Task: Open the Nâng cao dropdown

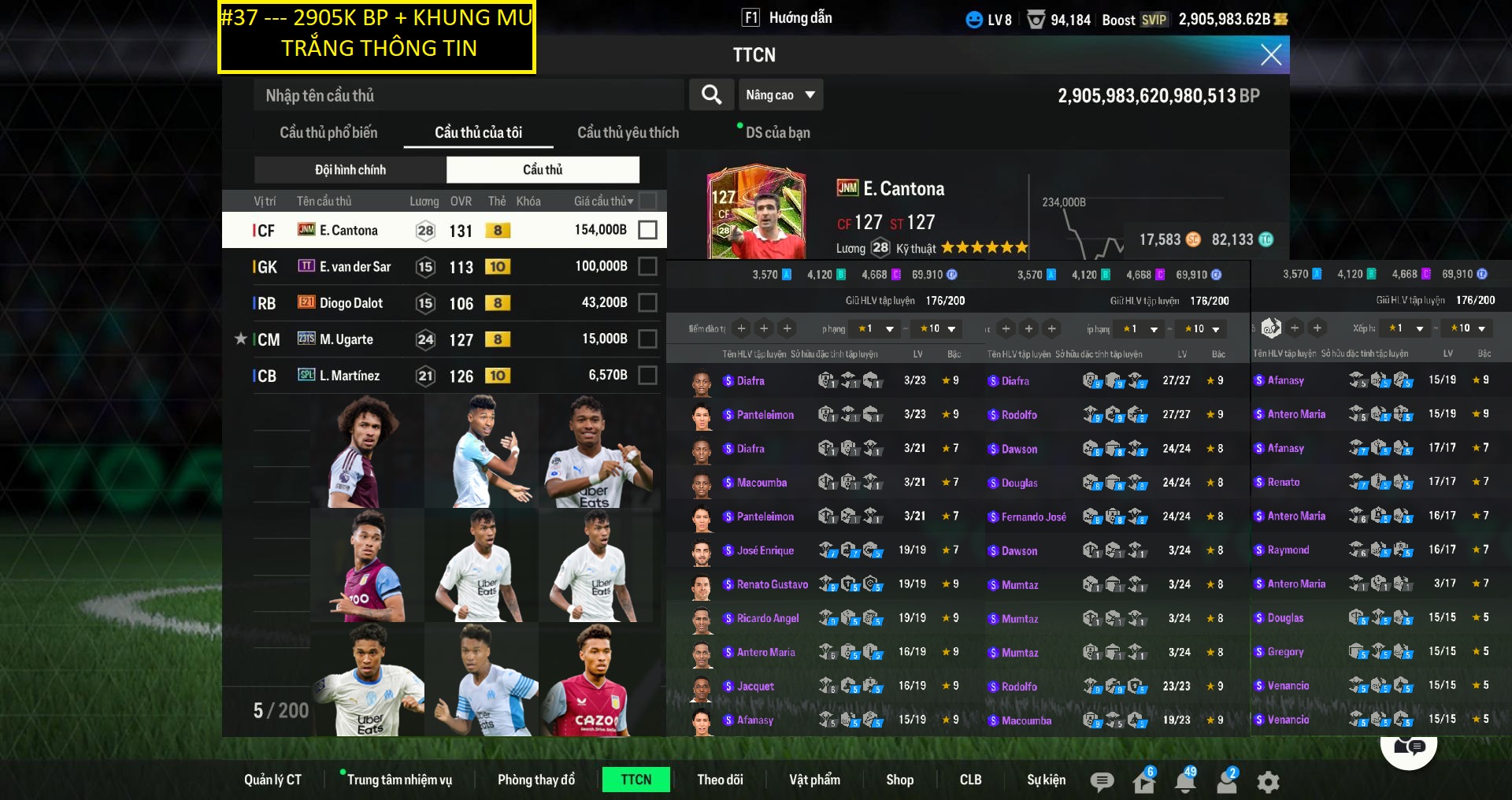Action: pos(780,95)
